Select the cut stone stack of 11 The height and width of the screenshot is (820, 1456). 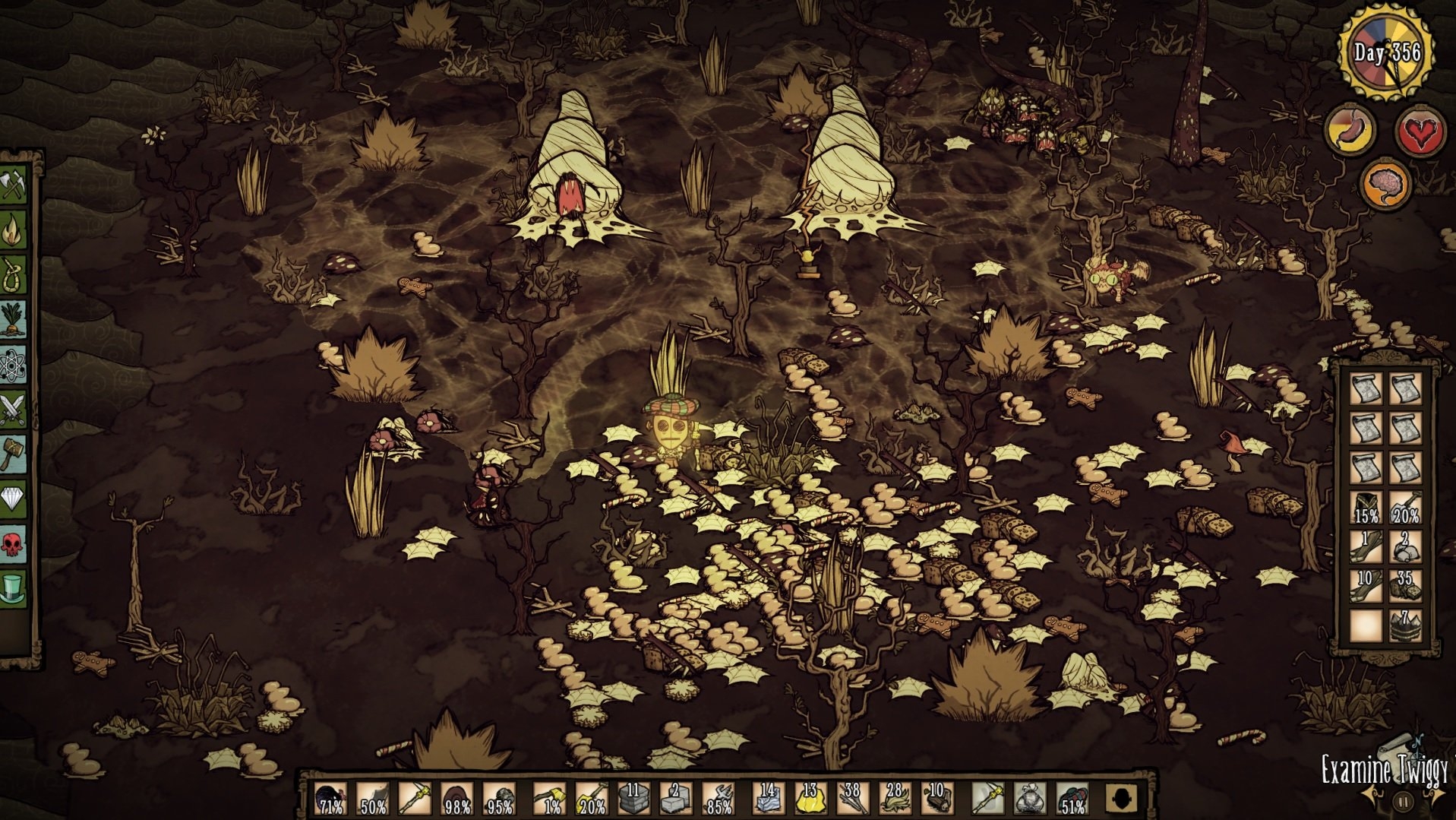(633, 799)
